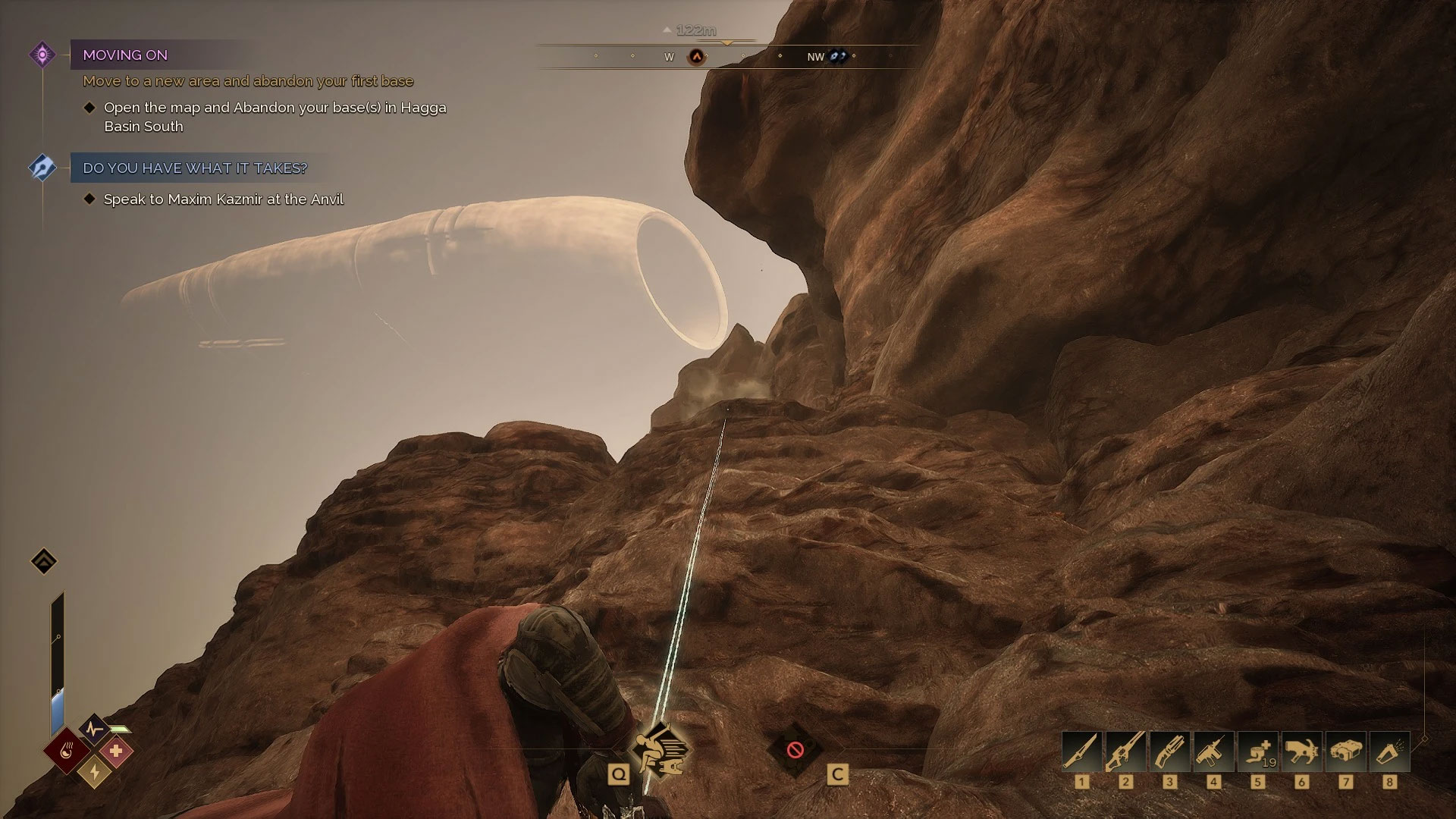Click the blue quest icon beside Do You Have What It Takes
1456x819 pixels.
pyautogui.click(x=42, y=168)
